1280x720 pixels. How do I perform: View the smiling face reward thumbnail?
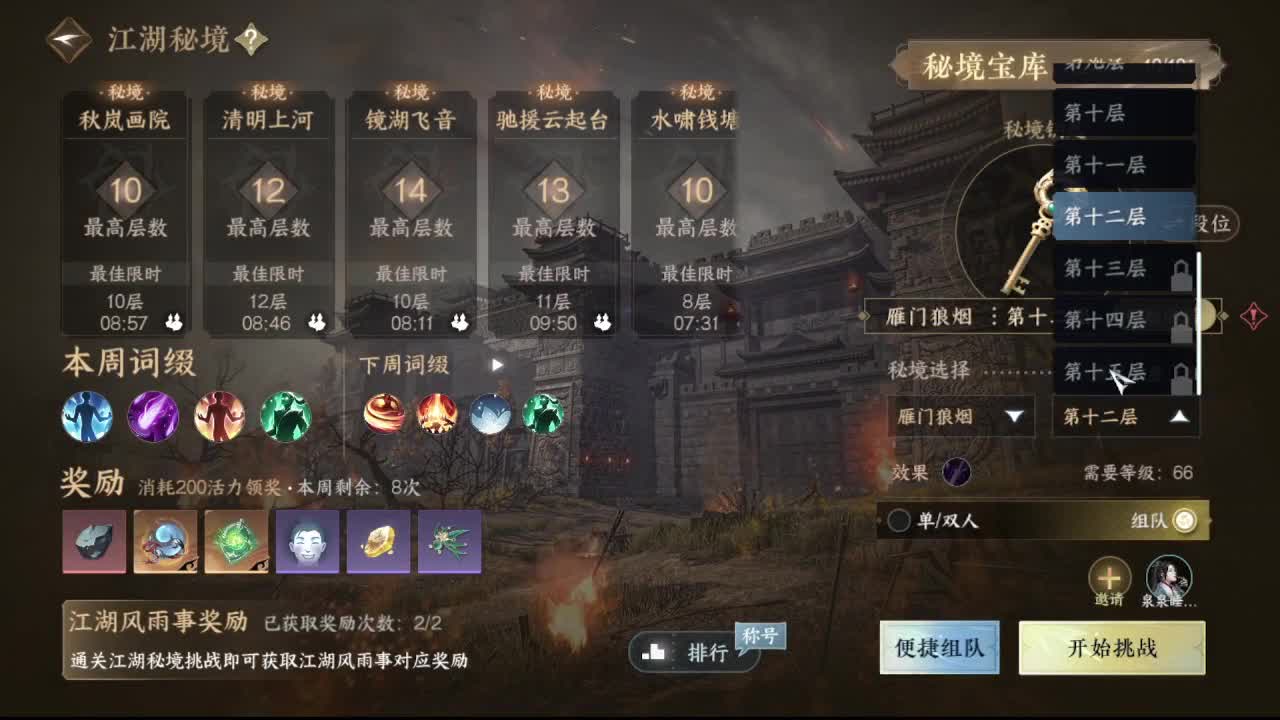click(308, 541)
